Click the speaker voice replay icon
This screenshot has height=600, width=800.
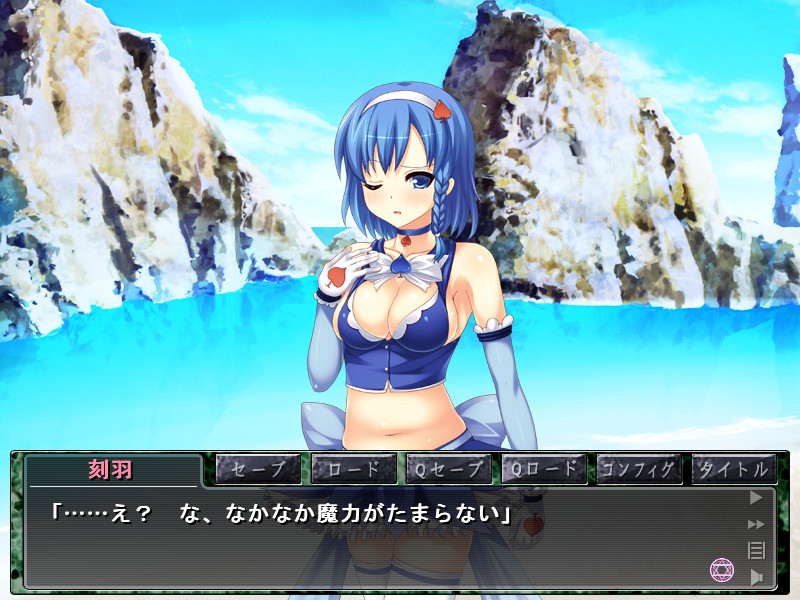(x=756, y=576)
